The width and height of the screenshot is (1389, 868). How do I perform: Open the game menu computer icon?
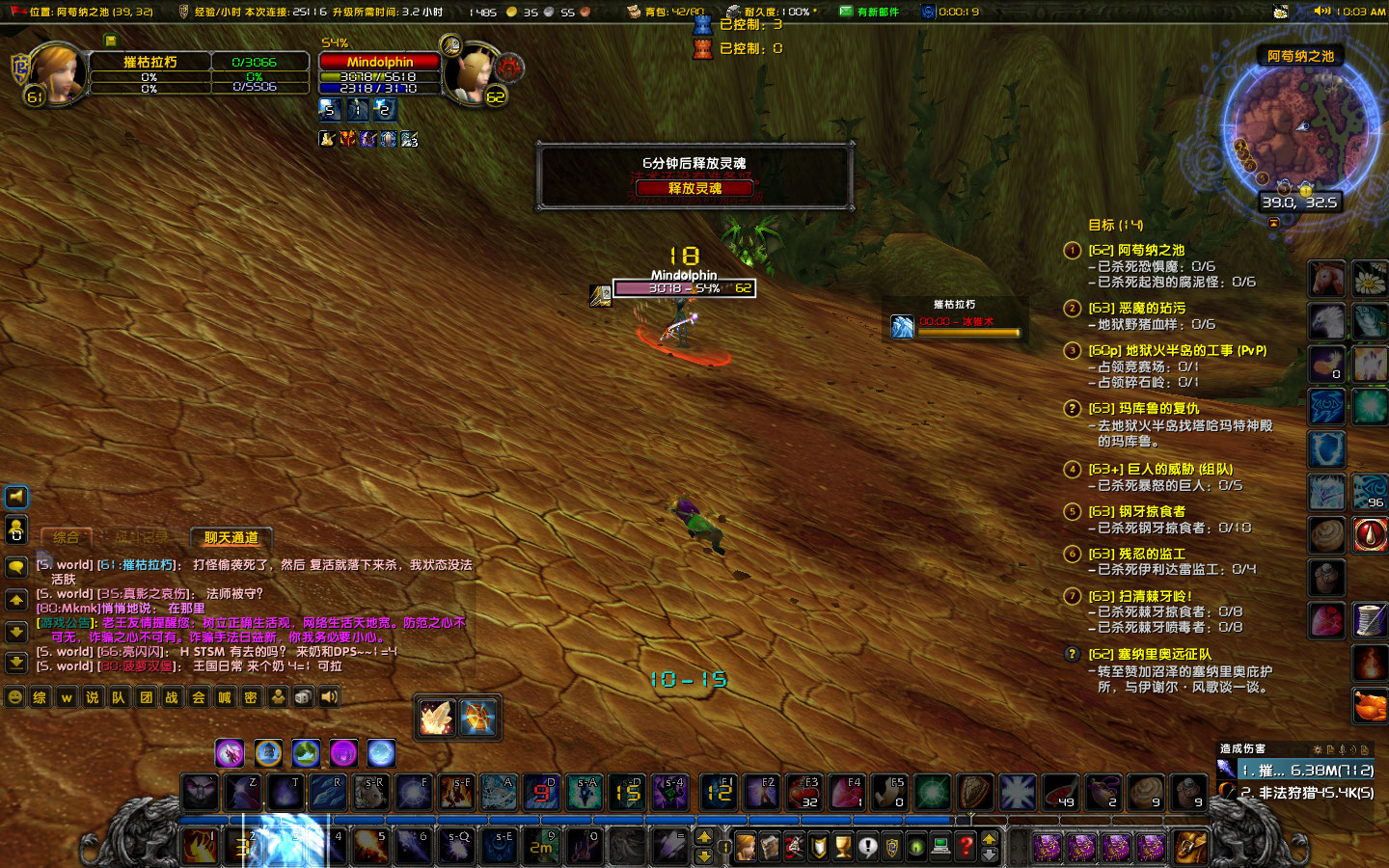pyautogui.click(x=941, y=846)
